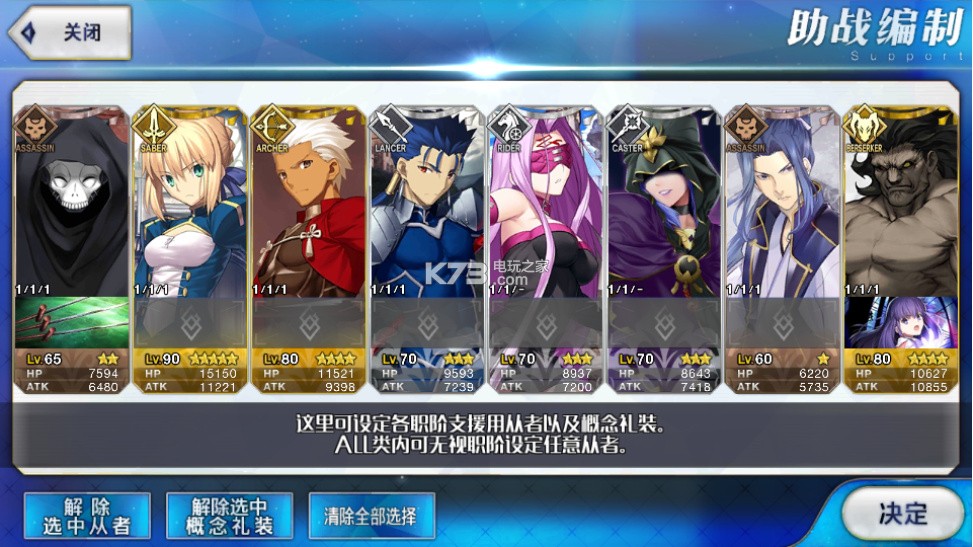The width and height of the screenshot is (973, 547).
Task: Select the Archer servant card Lv 80
Action: point(308,210)
